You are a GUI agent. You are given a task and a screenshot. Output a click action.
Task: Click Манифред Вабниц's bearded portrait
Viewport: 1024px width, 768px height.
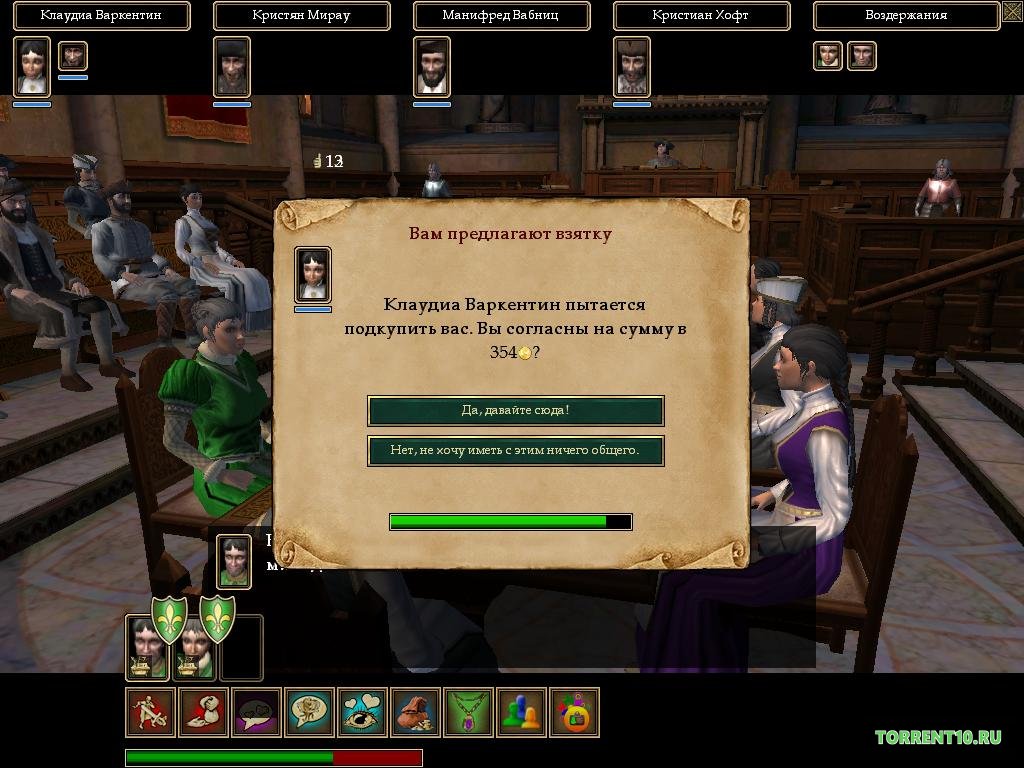coord(432,66)
